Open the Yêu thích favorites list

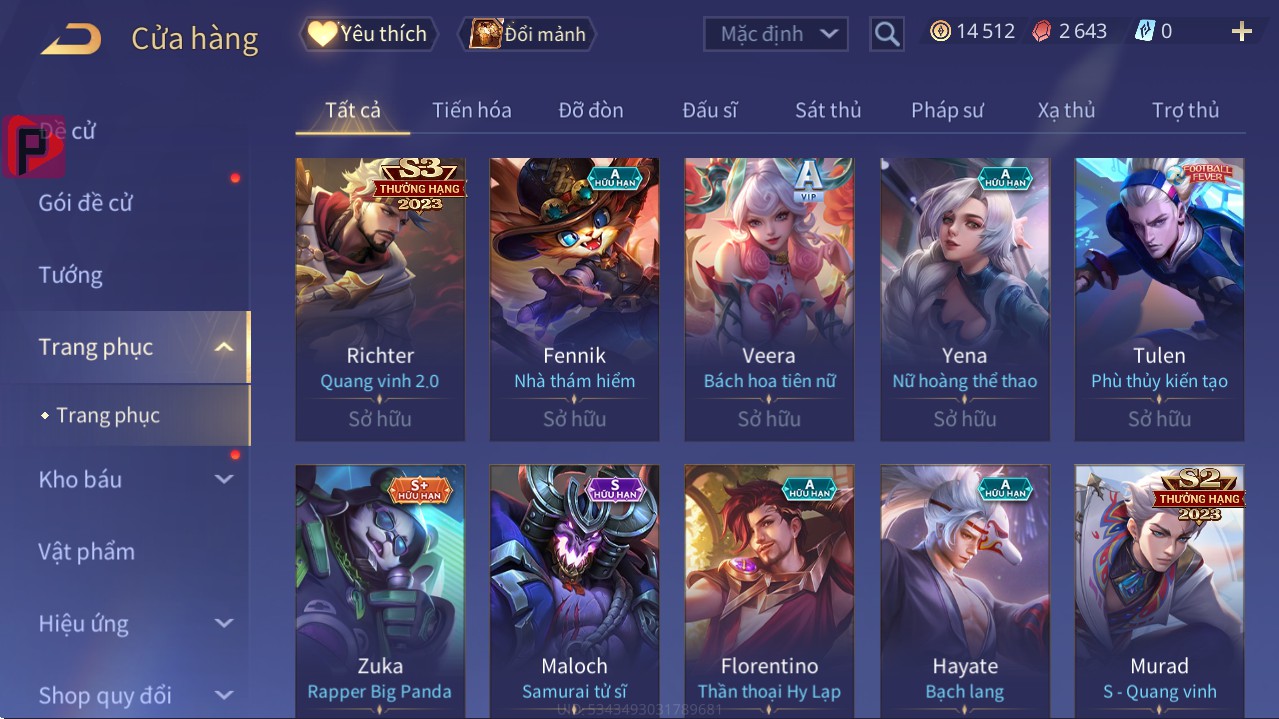[368, 34]
